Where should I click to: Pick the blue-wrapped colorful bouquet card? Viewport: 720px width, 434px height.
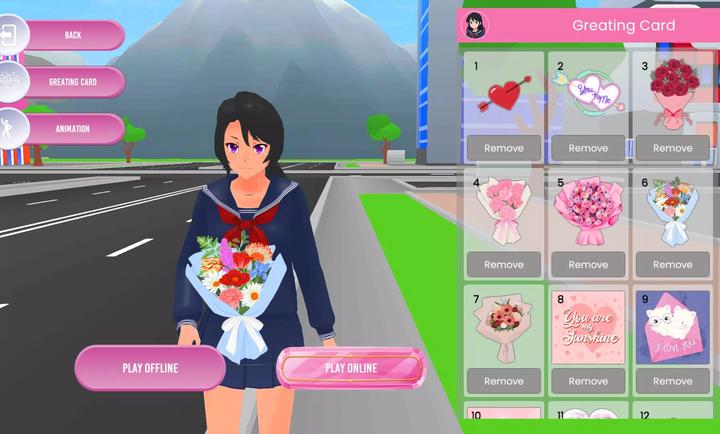(x=672, y=213)
